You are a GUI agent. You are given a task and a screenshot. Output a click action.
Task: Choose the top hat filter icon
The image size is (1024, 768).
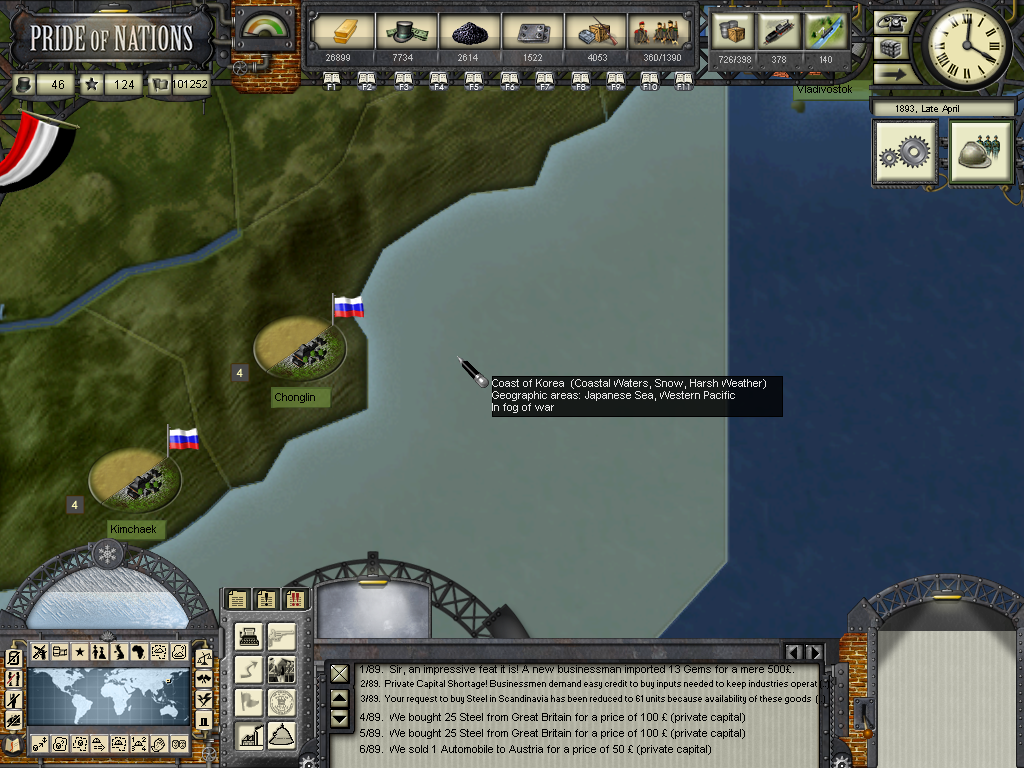pos(204,720)
